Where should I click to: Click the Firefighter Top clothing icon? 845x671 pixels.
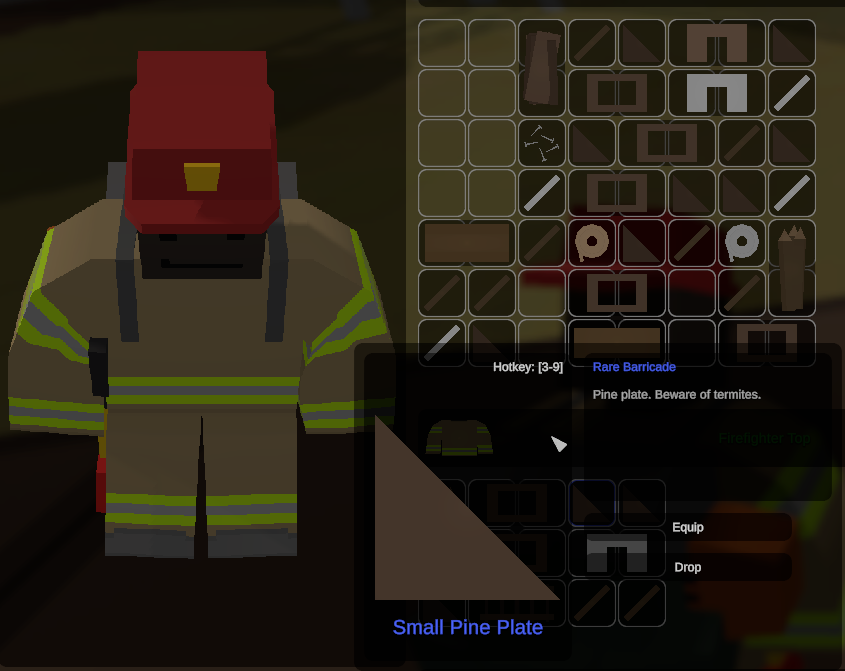tap(459, 438)
